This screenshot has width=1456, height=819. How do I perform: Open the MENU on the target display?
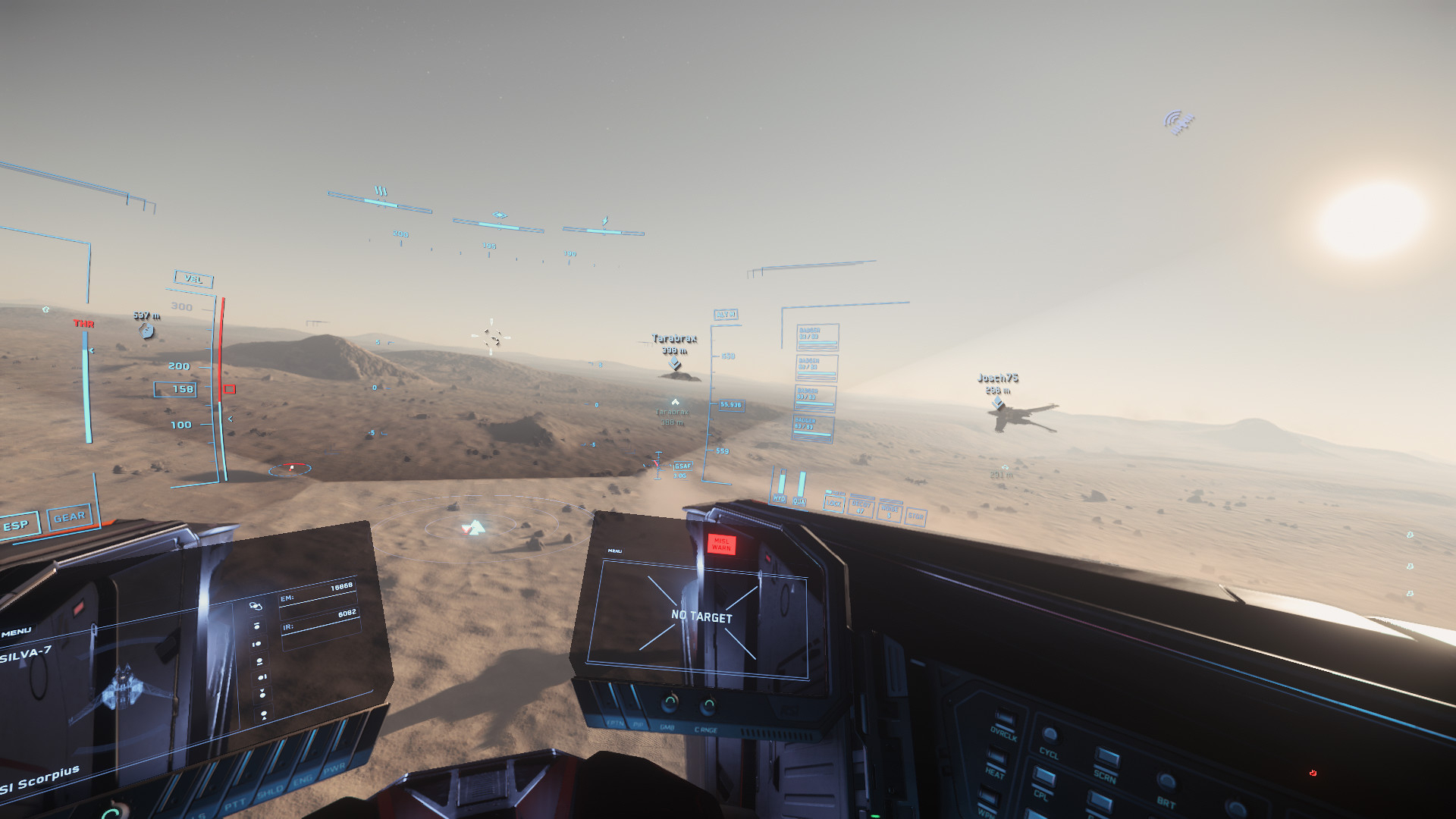click(x=615, y=551)
